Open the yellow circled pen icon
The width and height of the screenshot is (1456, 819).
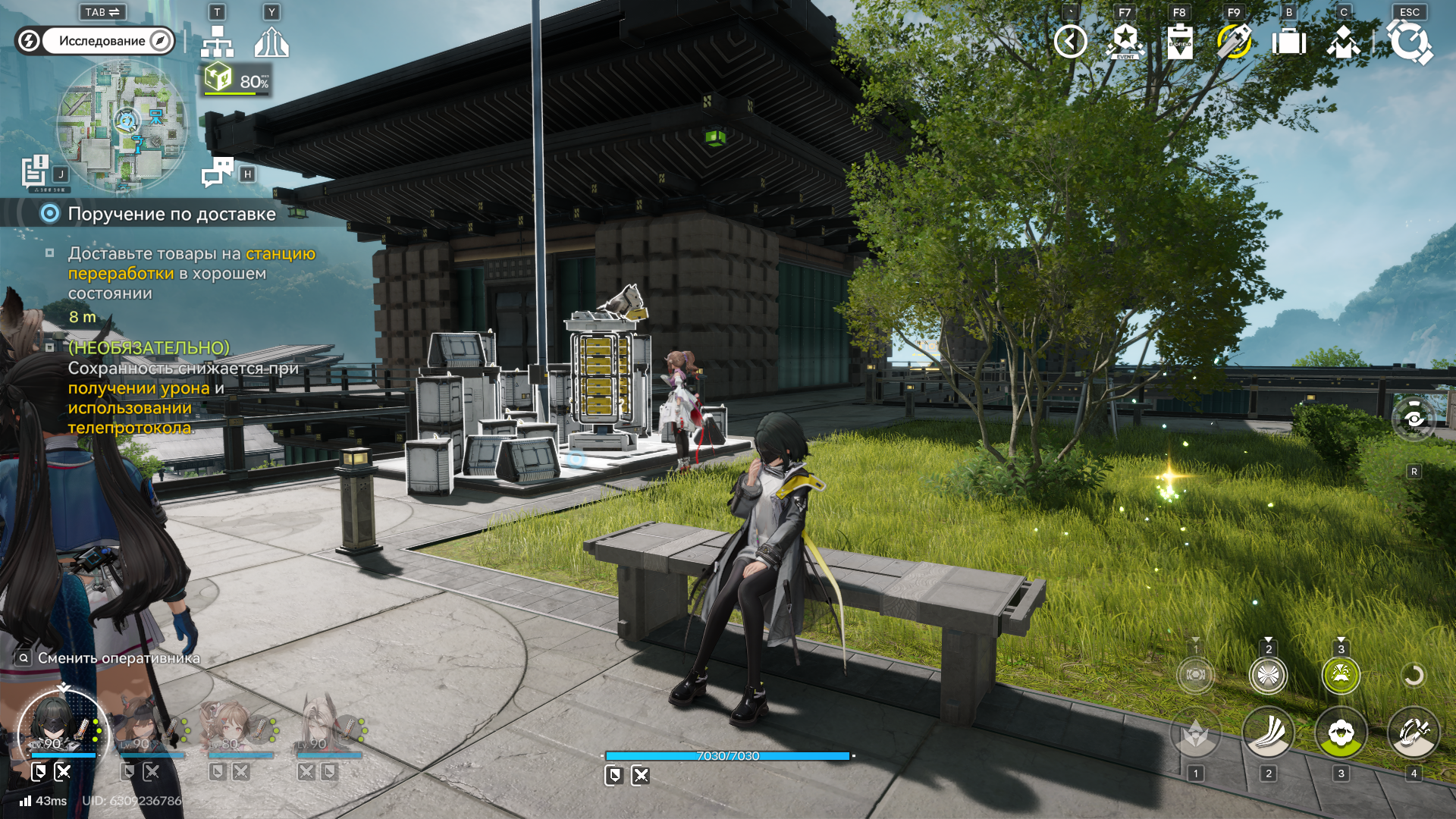[1234, 42]
